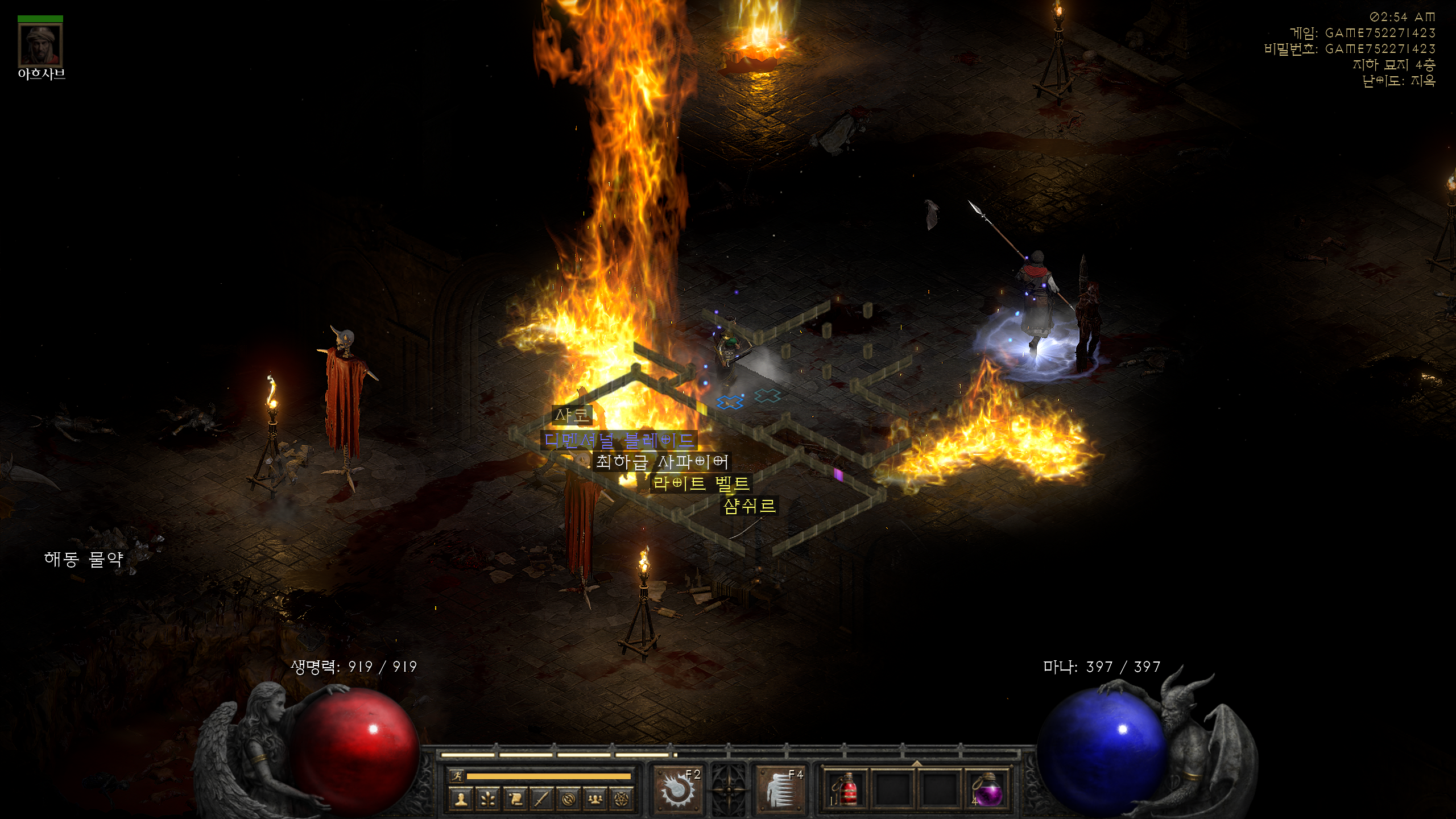The width and height of the screenshot is (1456, 819).
Task: Open inventory with the sword icon
Action: pyautogui.click(x=541, y=799)
